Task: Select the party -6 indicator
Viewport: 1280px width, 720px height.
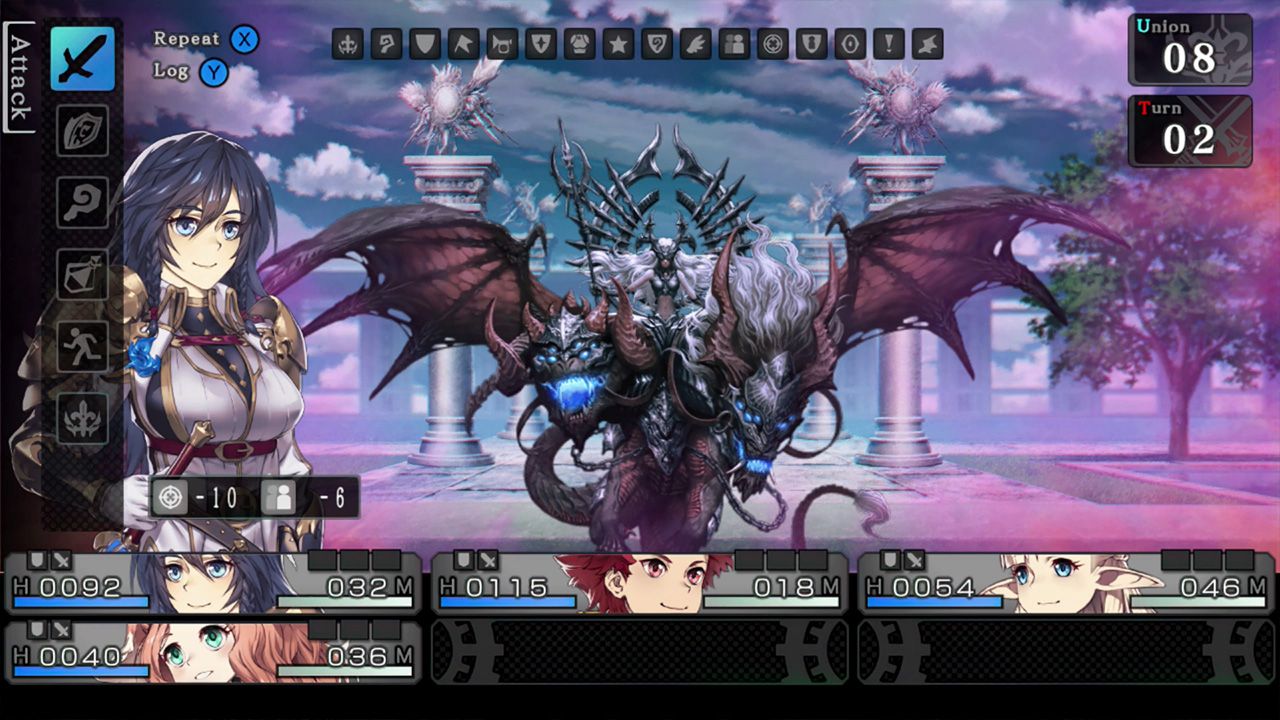Action: coord(303,497)
